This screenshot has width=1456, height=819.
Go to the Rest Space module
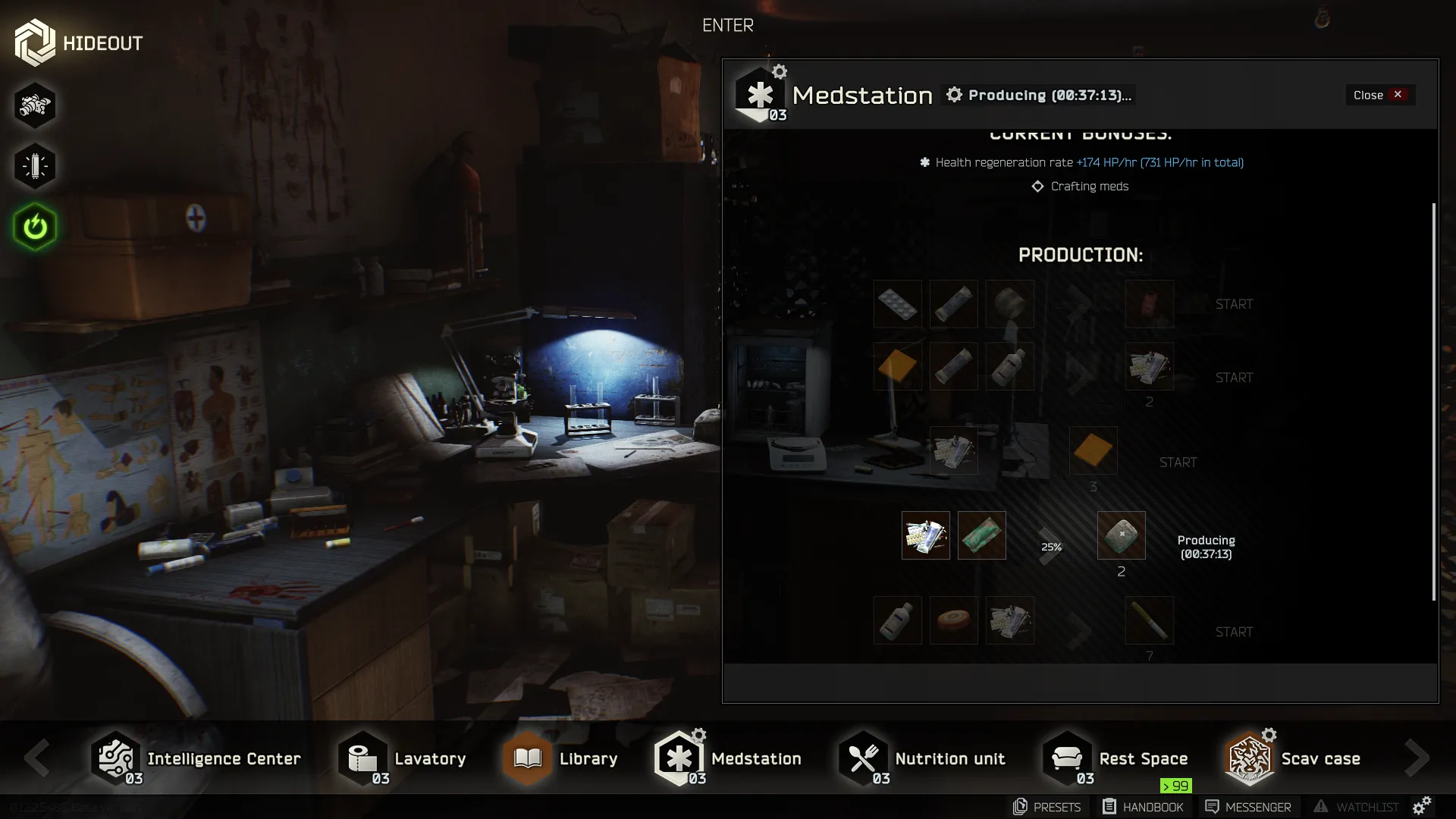click(1116, 758)
